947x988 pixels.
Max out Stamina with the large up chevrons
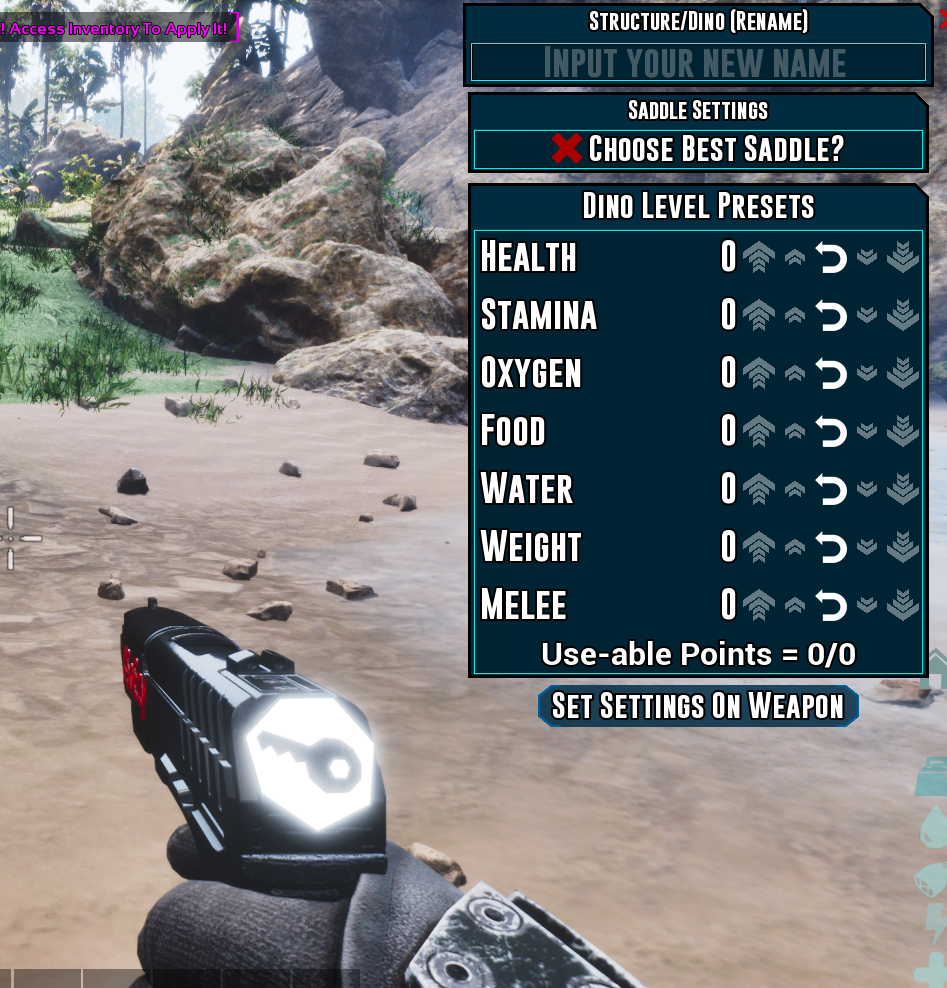[x=759, y=316]
